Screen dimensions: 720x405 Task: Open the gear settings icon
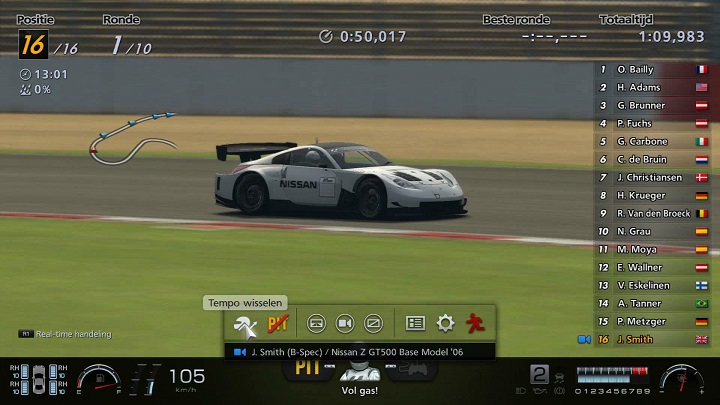(x=445, y=324)
